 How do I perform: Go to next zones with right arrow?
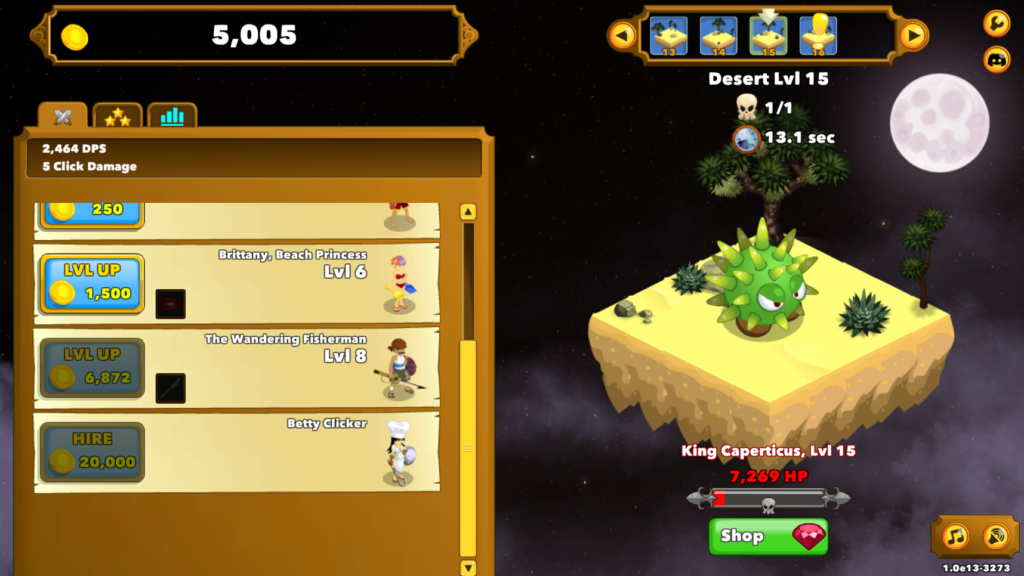coord(912,36)
